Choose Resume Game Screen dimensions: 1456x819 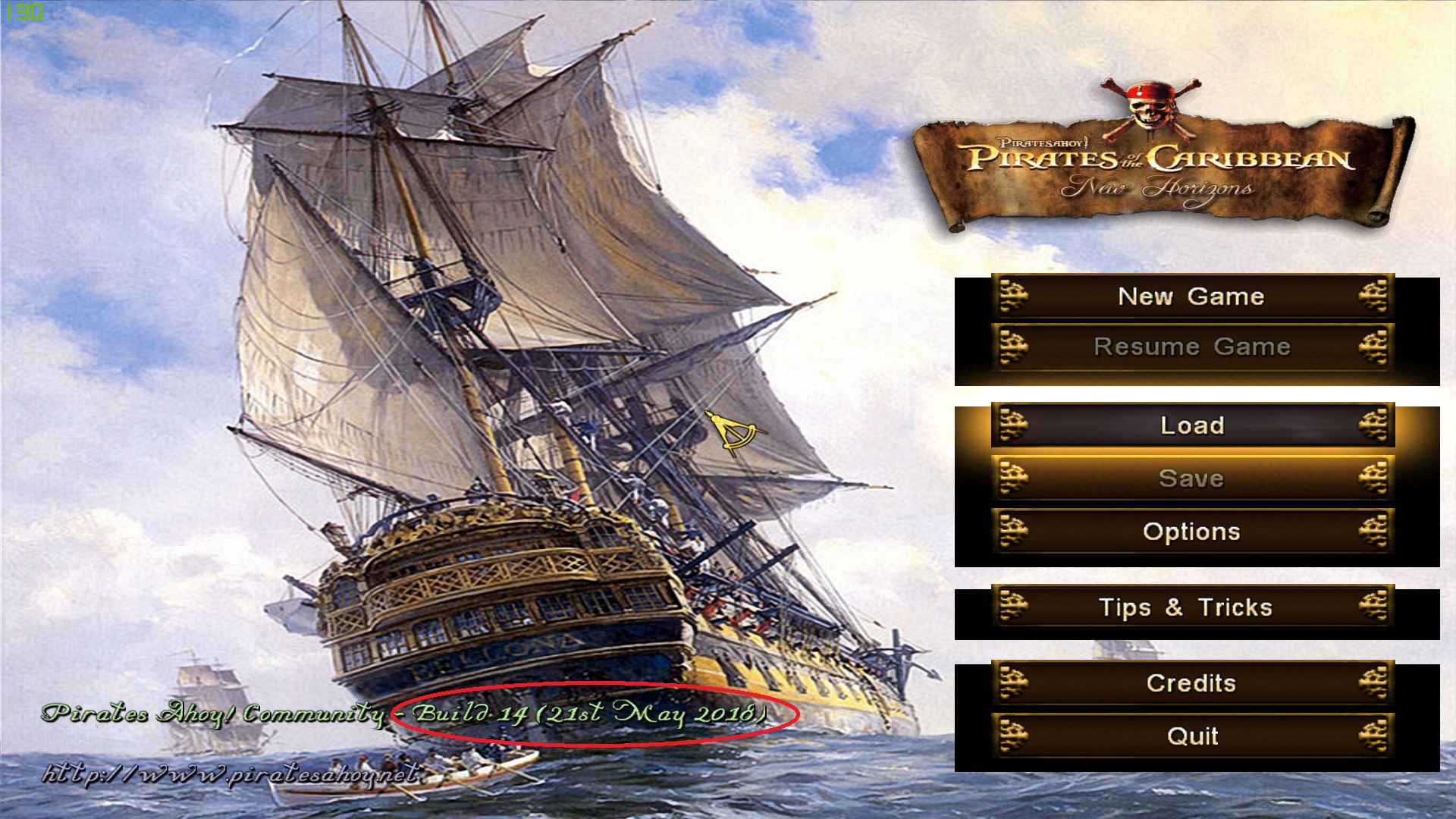point(1191,347)
